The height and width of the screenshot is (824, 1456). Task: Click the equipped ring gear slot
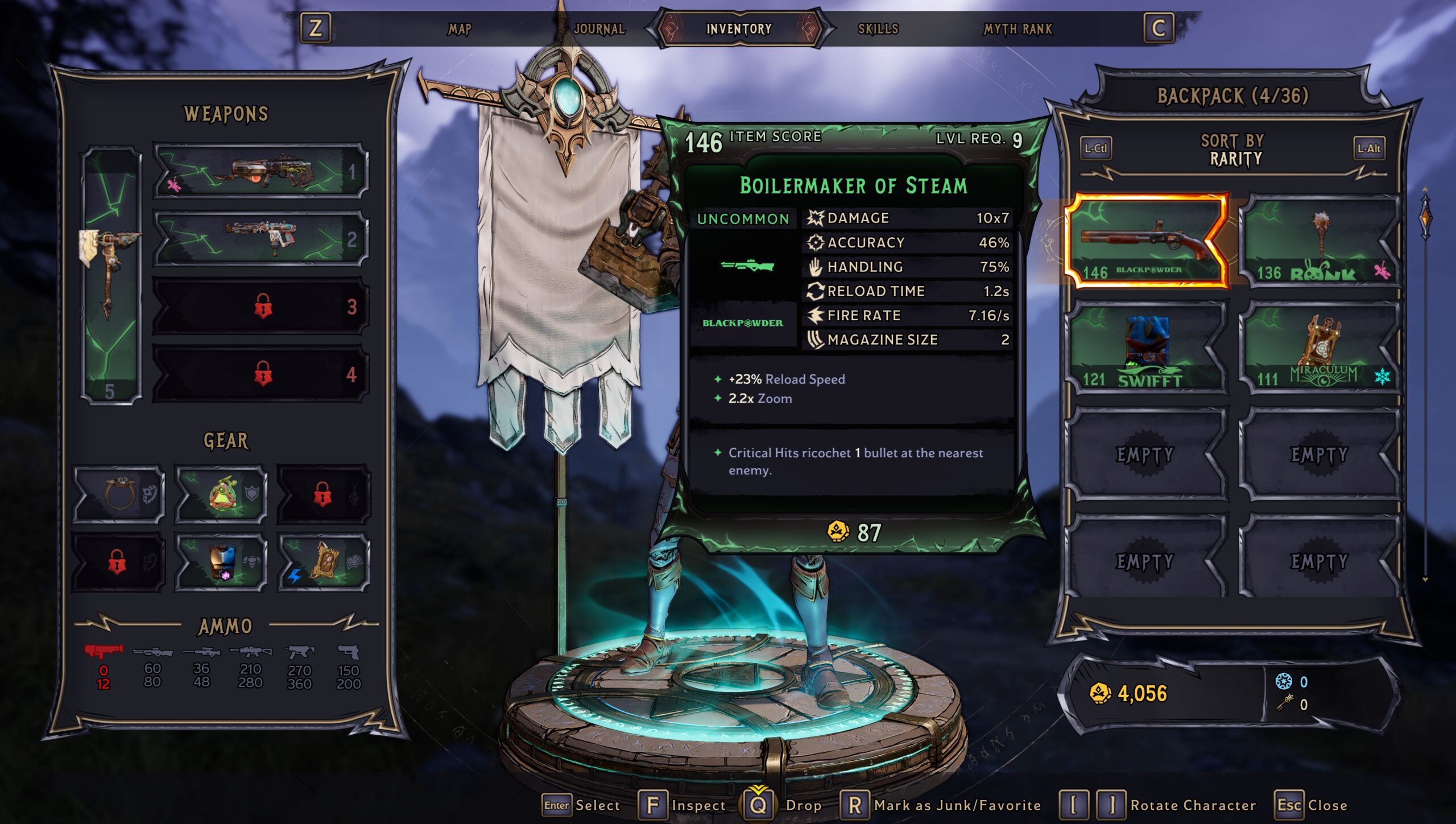119,494
